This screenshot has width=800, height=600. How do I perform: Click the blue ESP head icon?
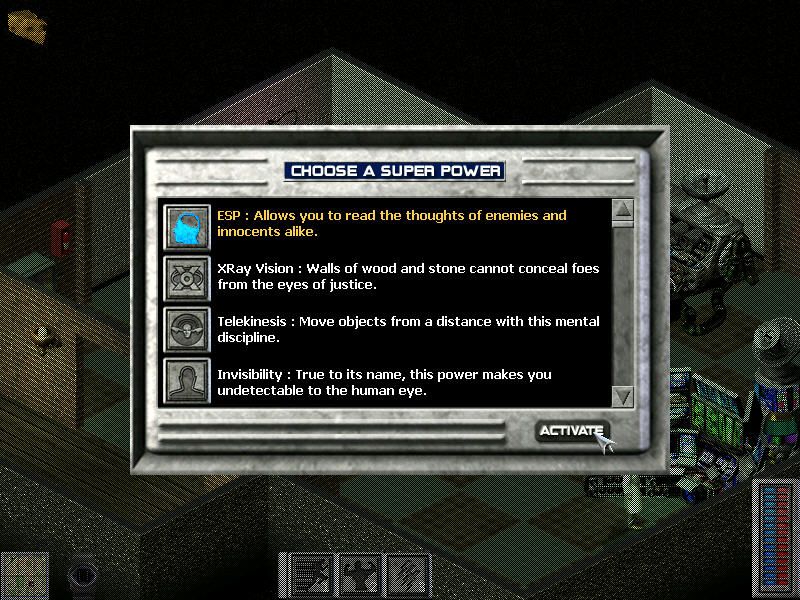187,224
